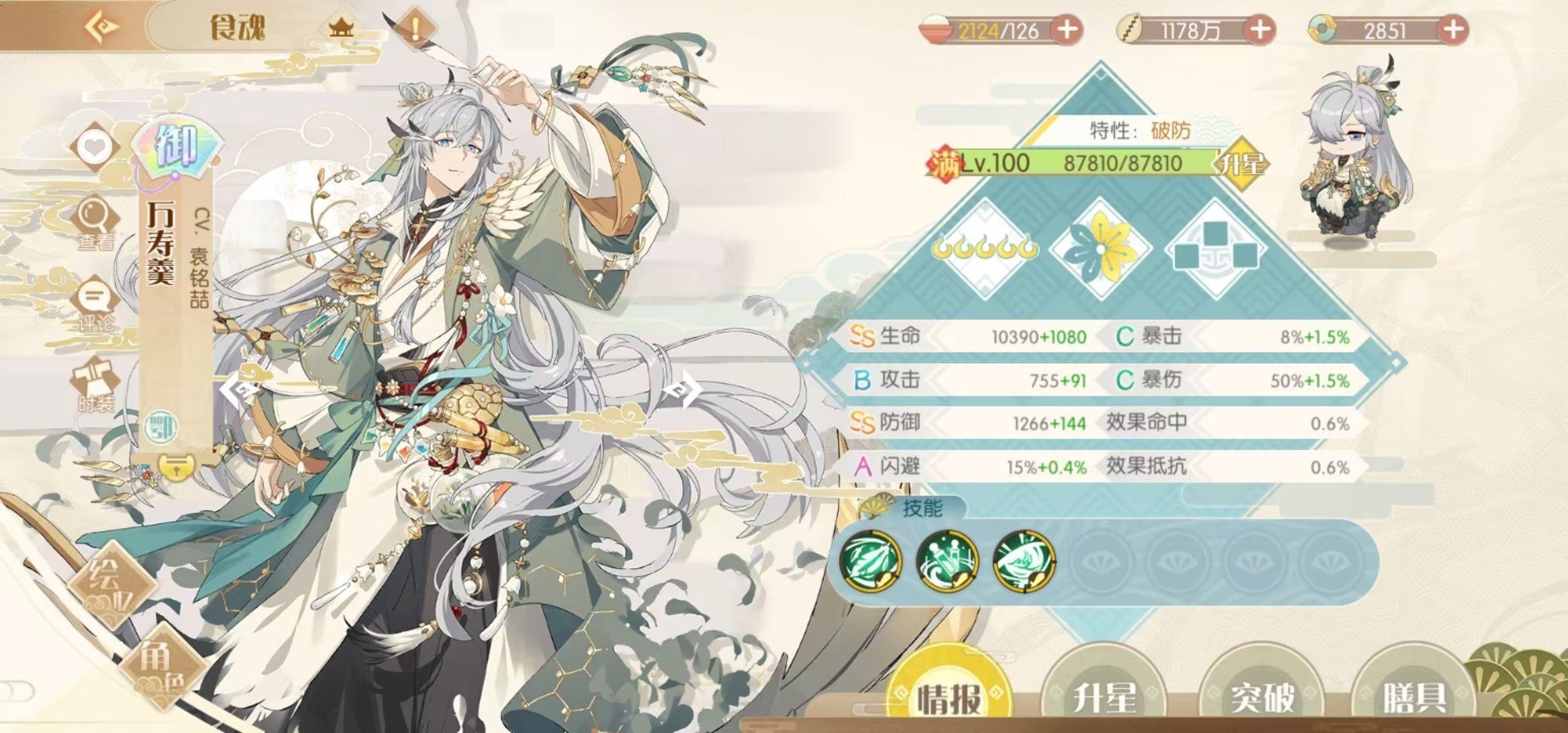1568x733 pixels.
Task: Switch to the 情报 tab
Action: (x=950, y=696)
